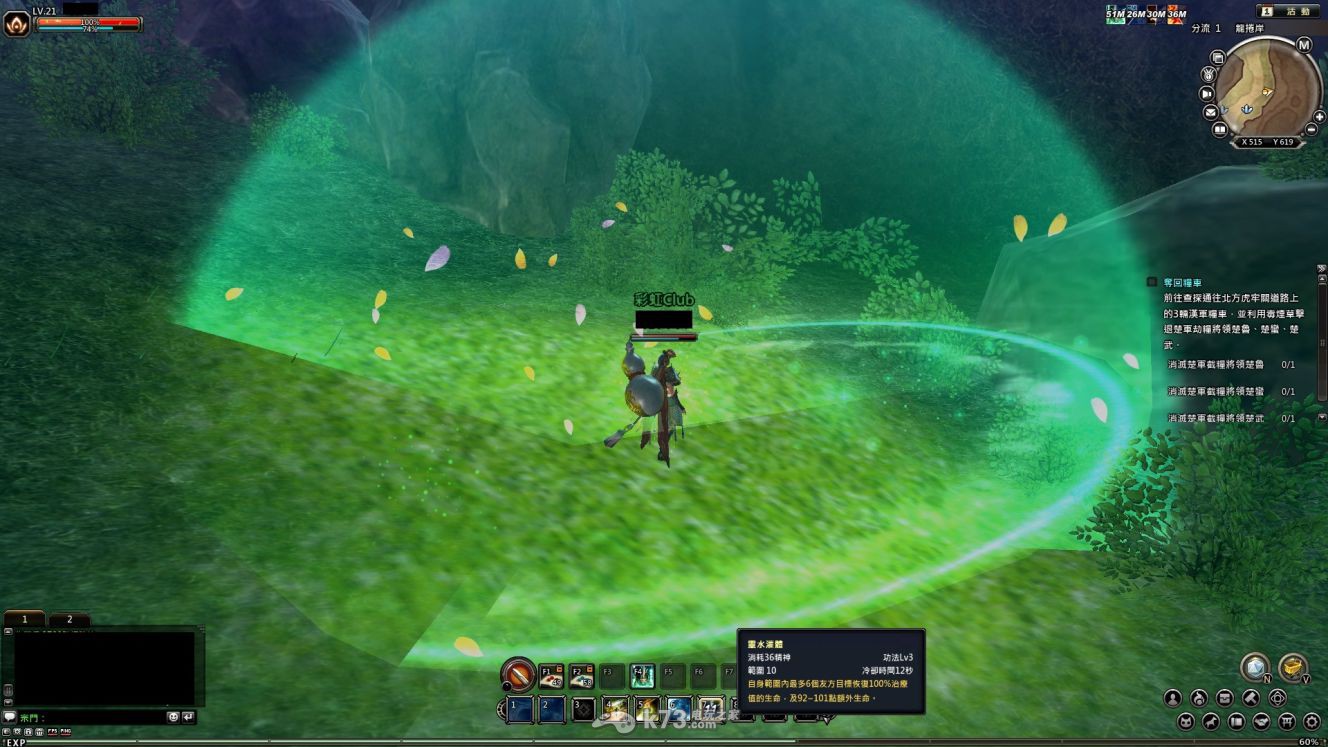1328x747 pixels.
Task: Open the character silhouette menu icon
Action: point(1173,698)
